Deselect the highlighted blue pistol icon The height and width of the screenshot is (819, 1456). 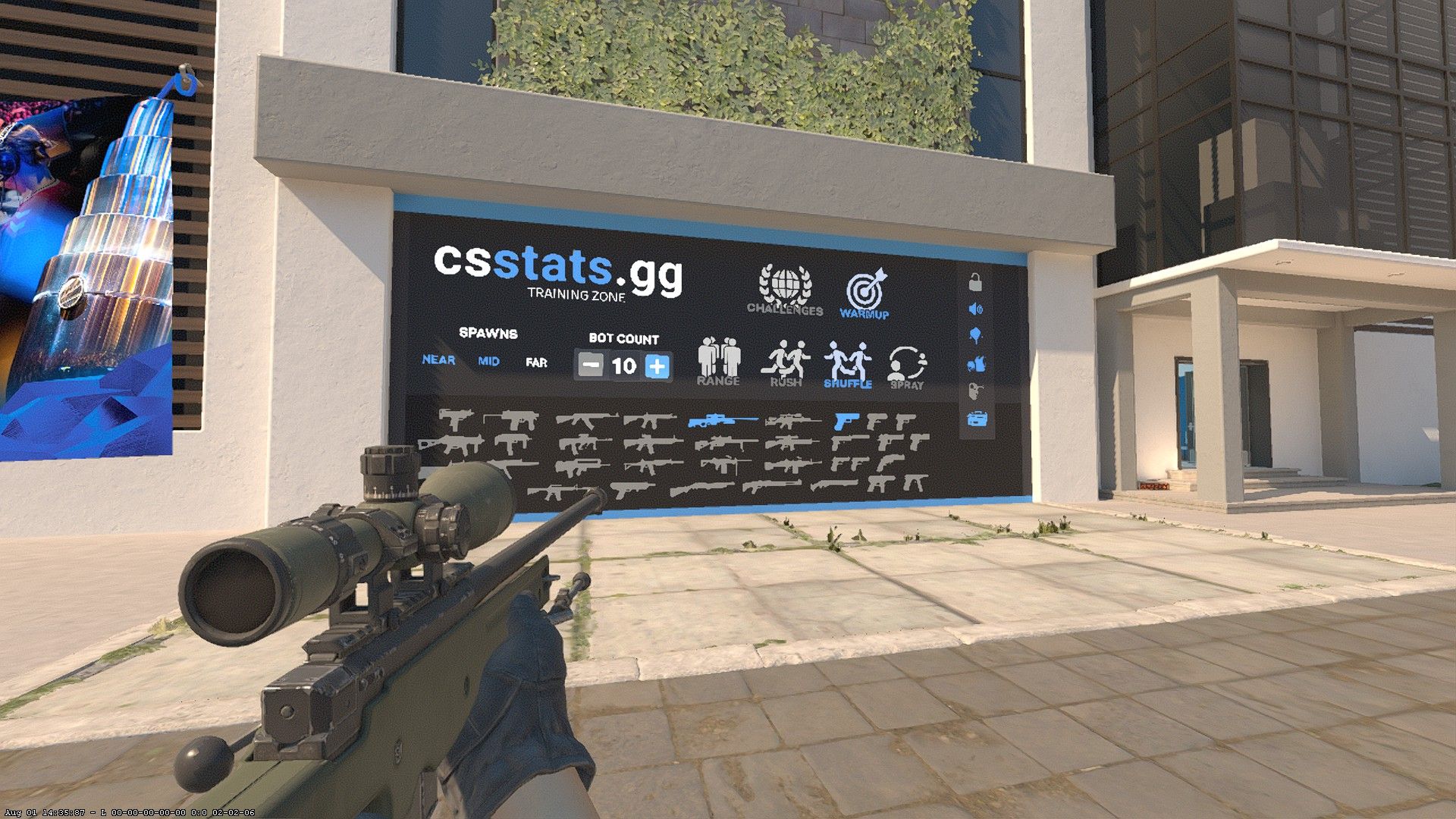coord(846,422)
